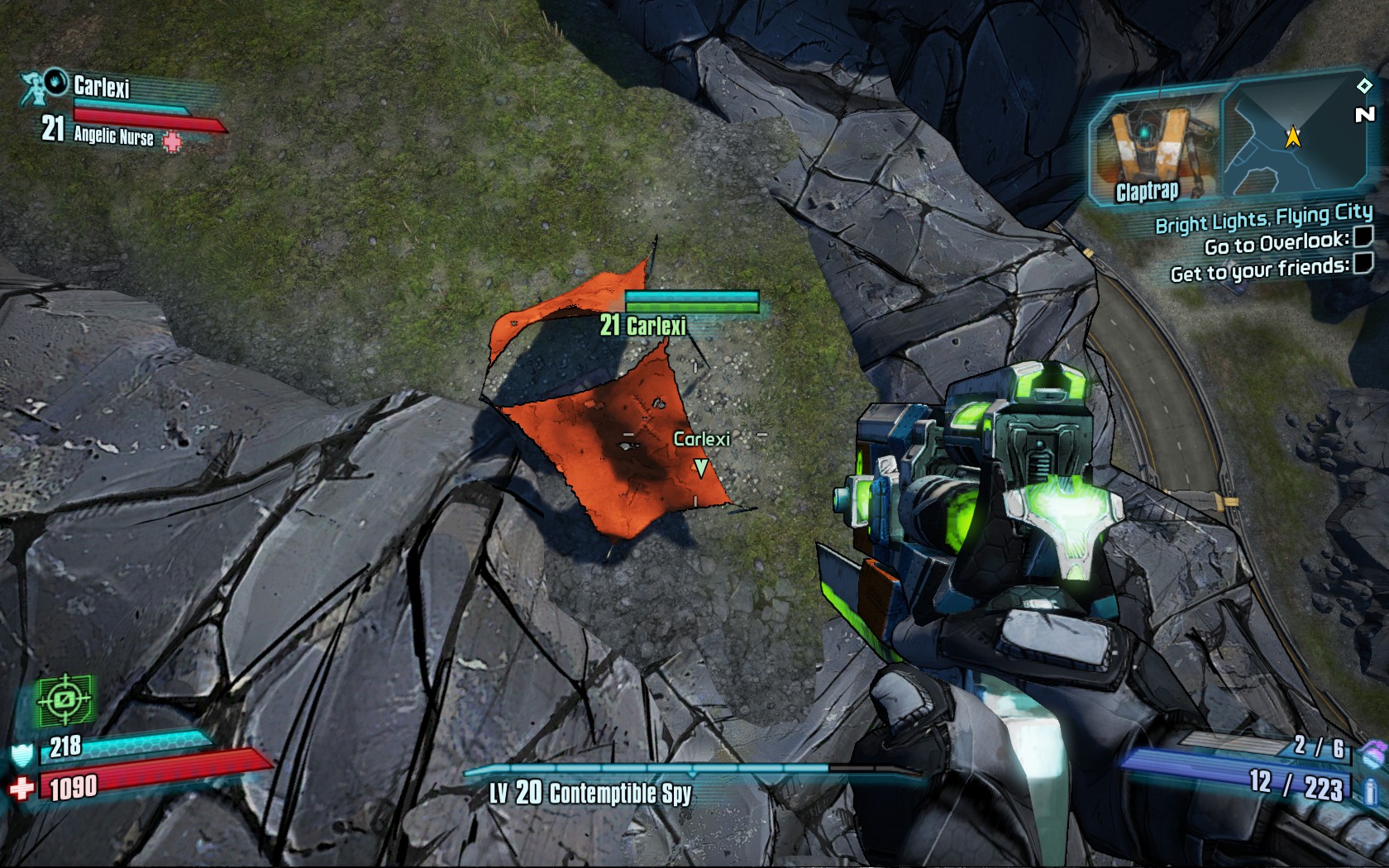1389x868 pixels.
Task: Click the yellow player arrow on the minimap
Action: 1293,136
